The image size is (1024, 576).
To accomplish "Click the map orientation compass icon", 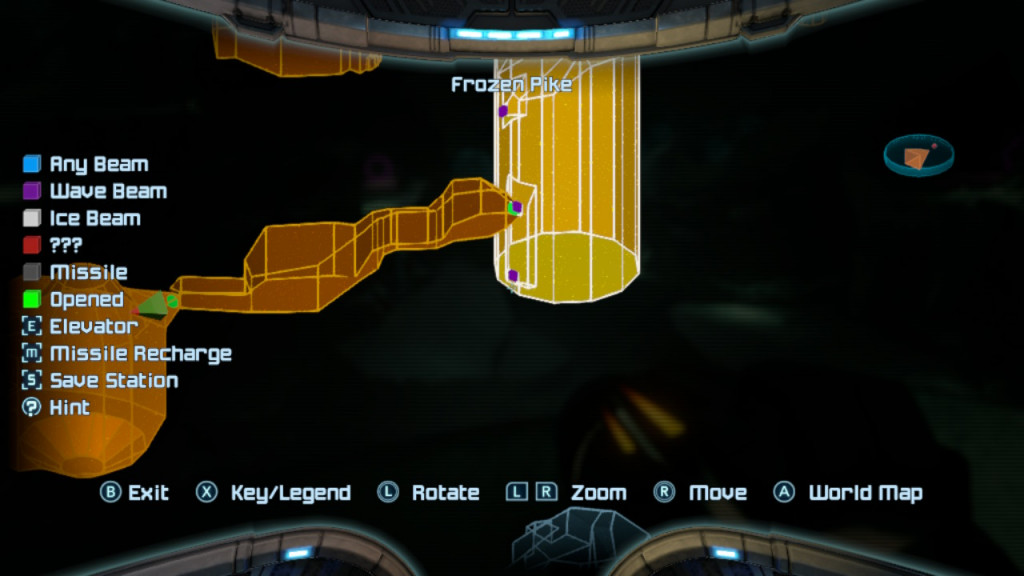I will pyautogui.click(x=918, y=155).
